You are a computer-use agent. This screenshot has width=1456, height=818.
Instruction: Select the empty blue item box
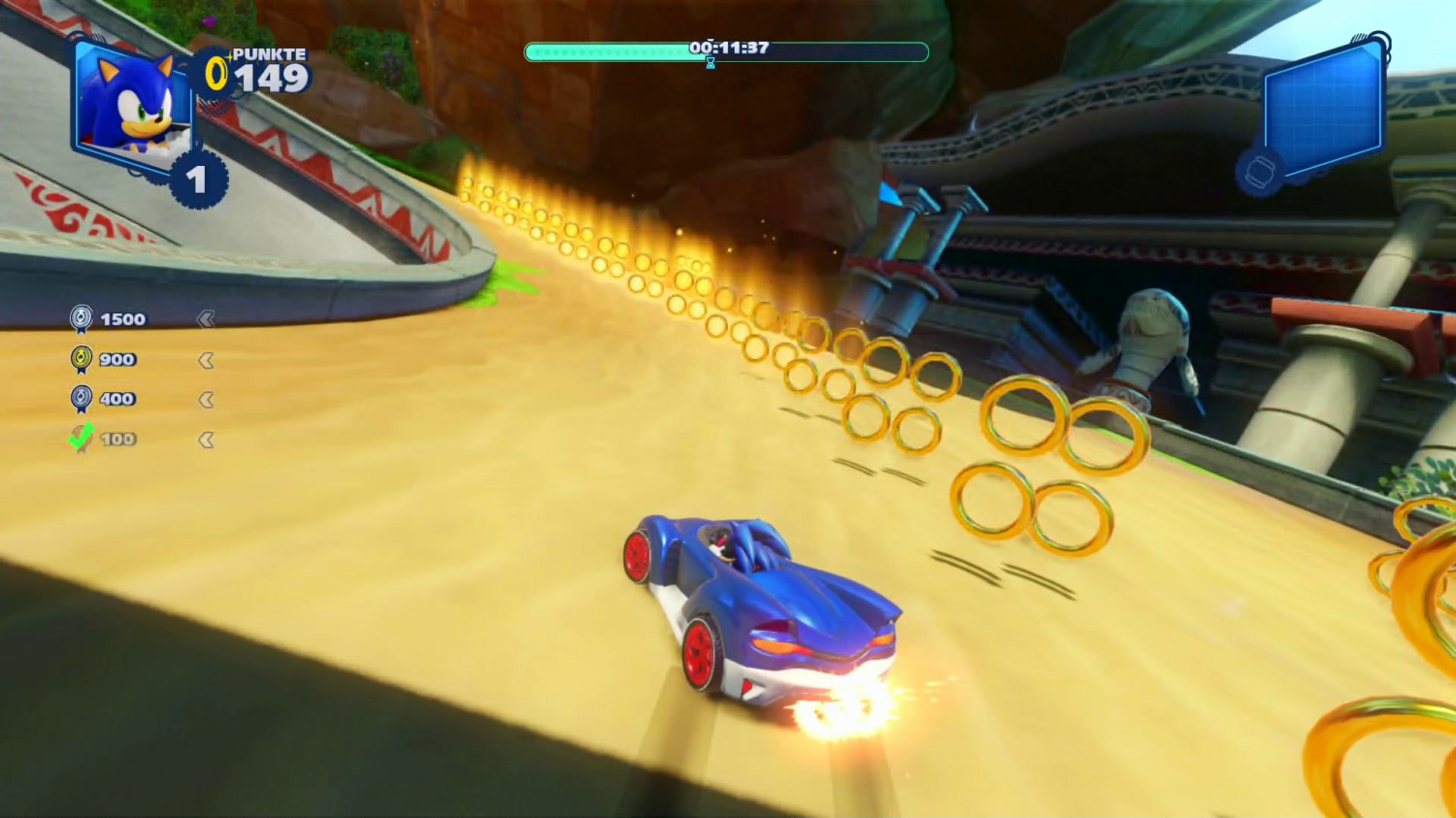point(1324,105)
